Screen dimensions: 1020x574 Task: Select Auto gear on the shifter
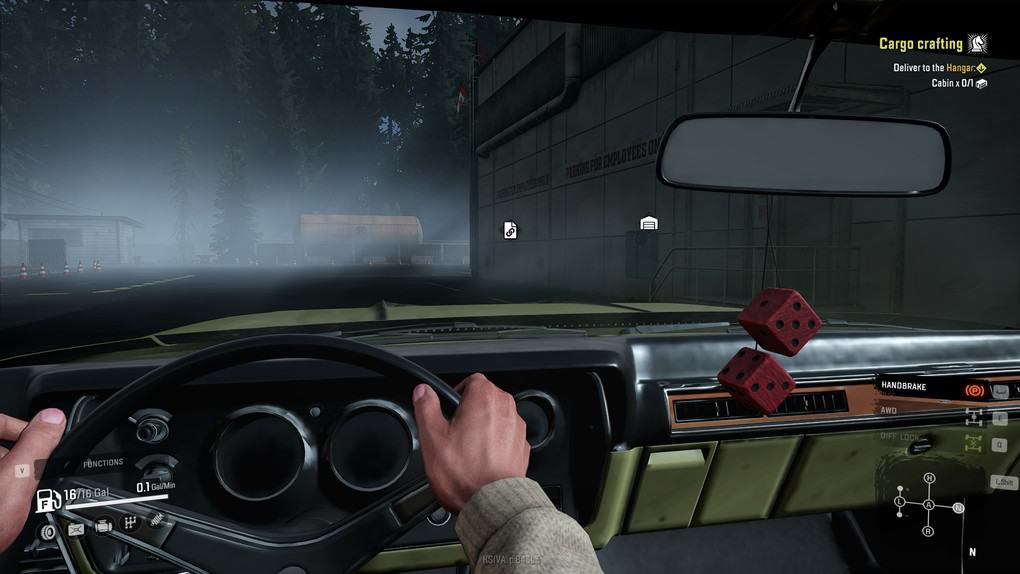coord(929,505)
